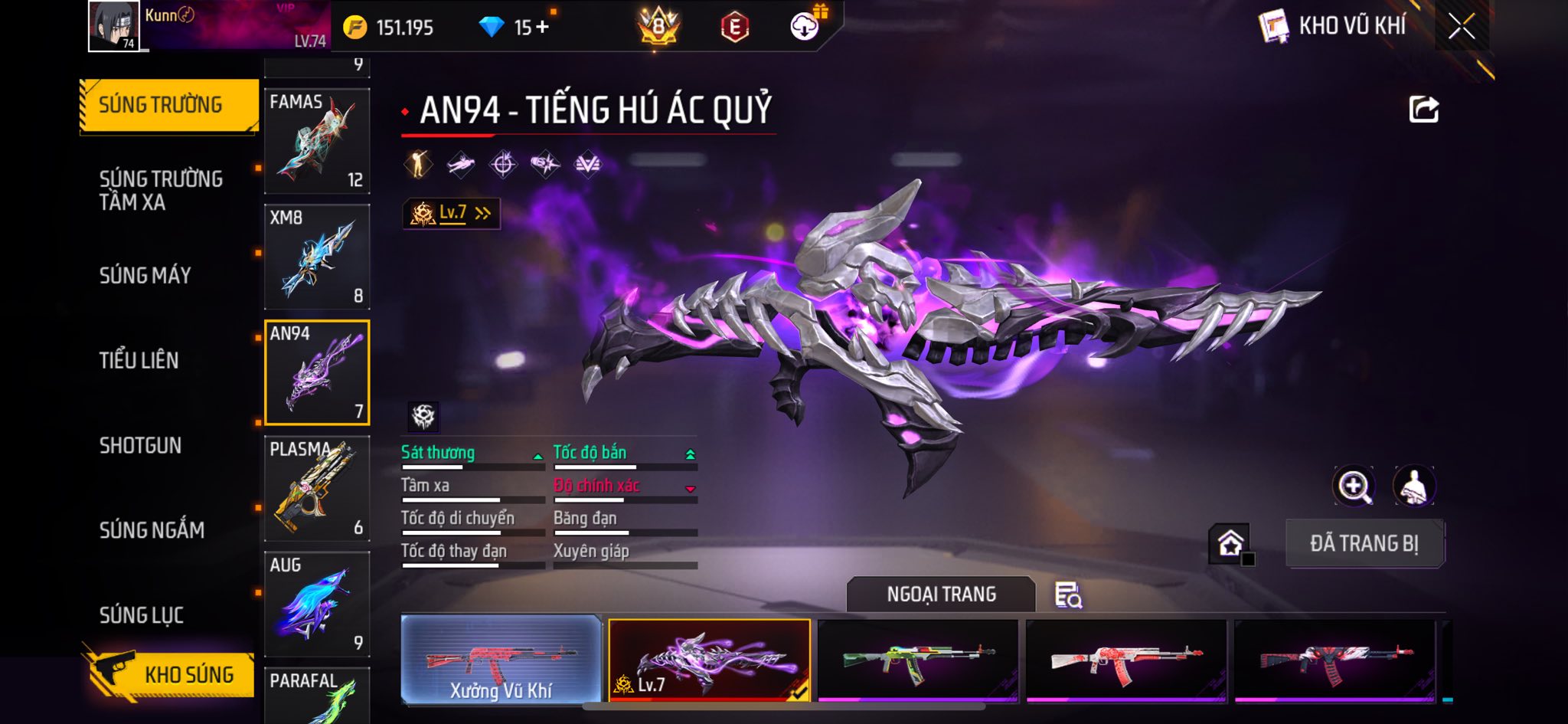The width and height of the screenshot is (1568, 724).
Task: Switch to Súng Trường Tầm Xa category
Action: pyautogui.click(x=161, y=190)
